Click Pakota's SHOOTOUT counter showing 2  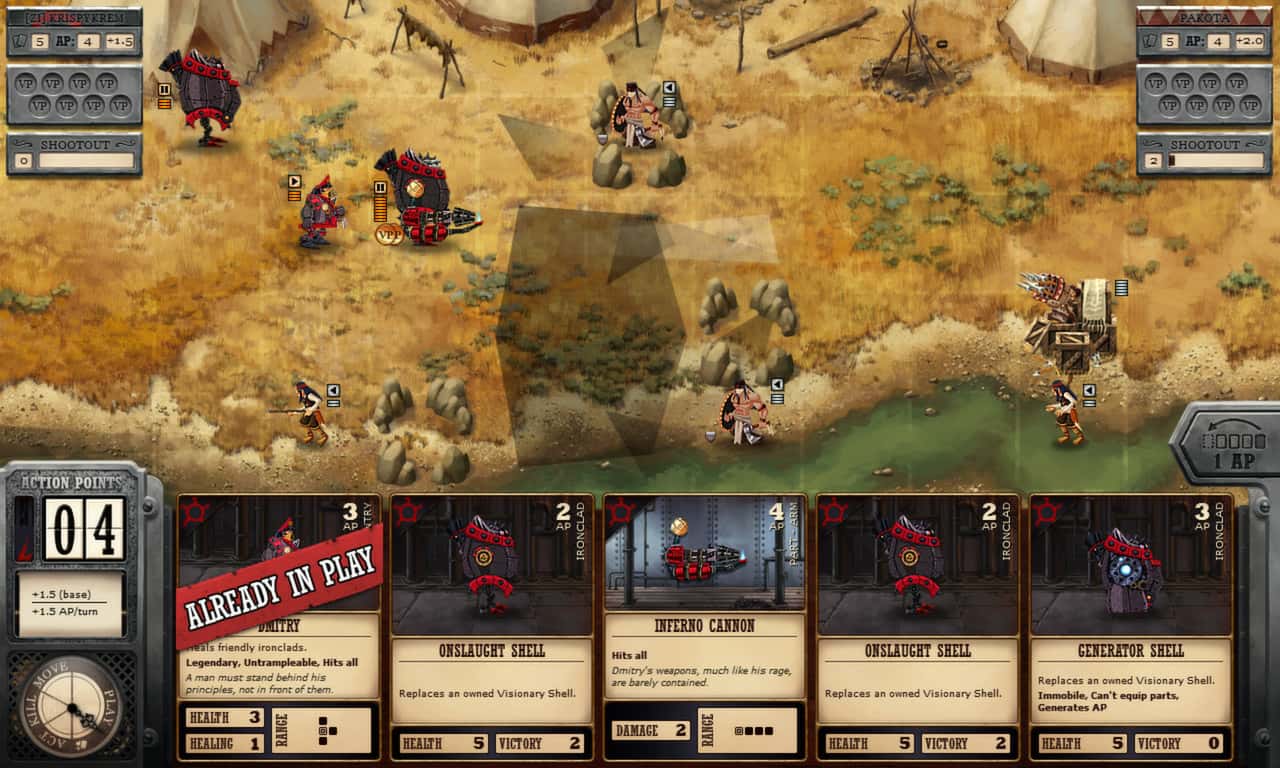[1152, 158]
